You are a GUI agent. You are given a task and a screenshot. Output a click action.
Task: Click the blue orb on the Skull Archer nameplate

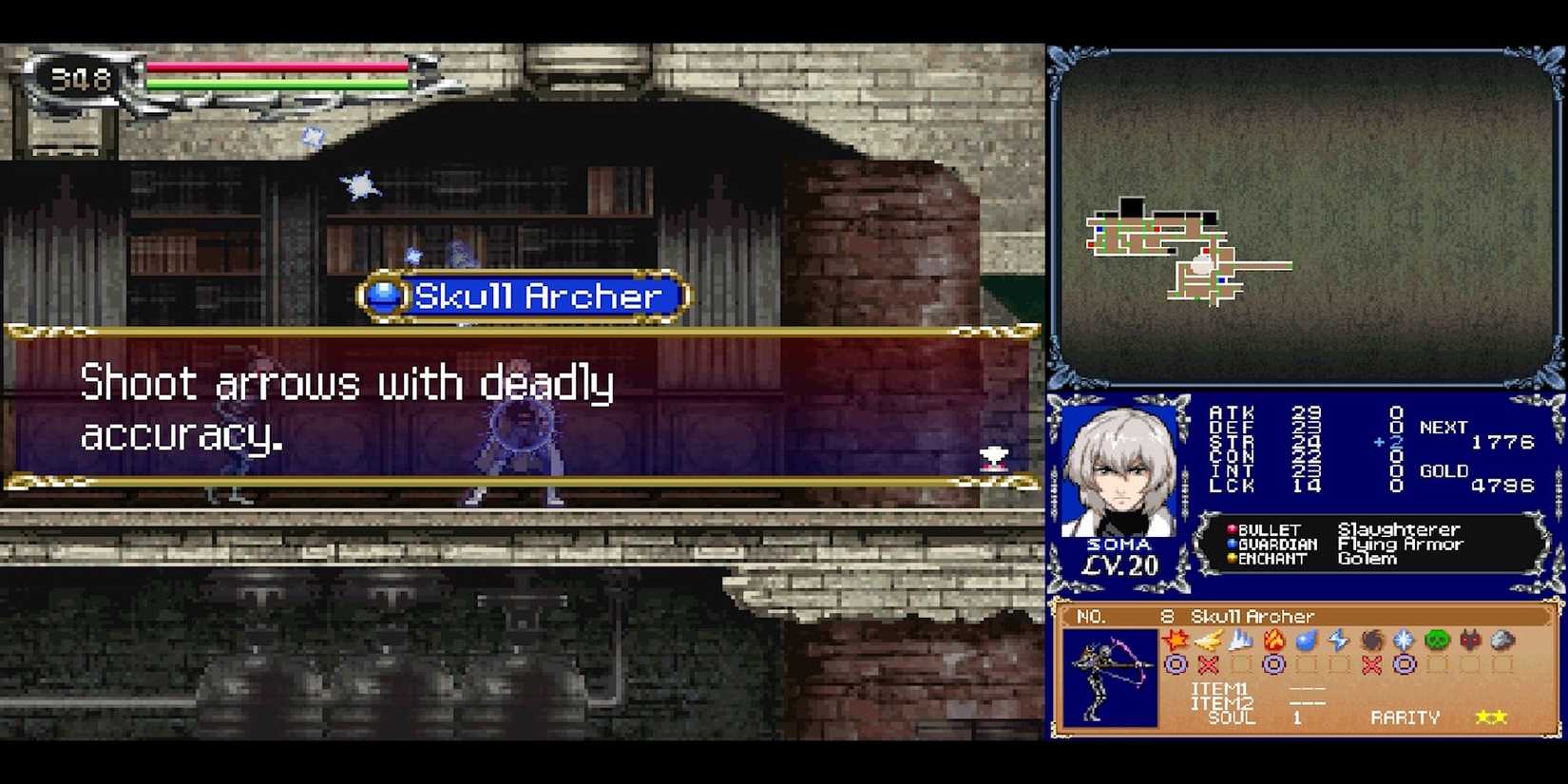(382, 296)
